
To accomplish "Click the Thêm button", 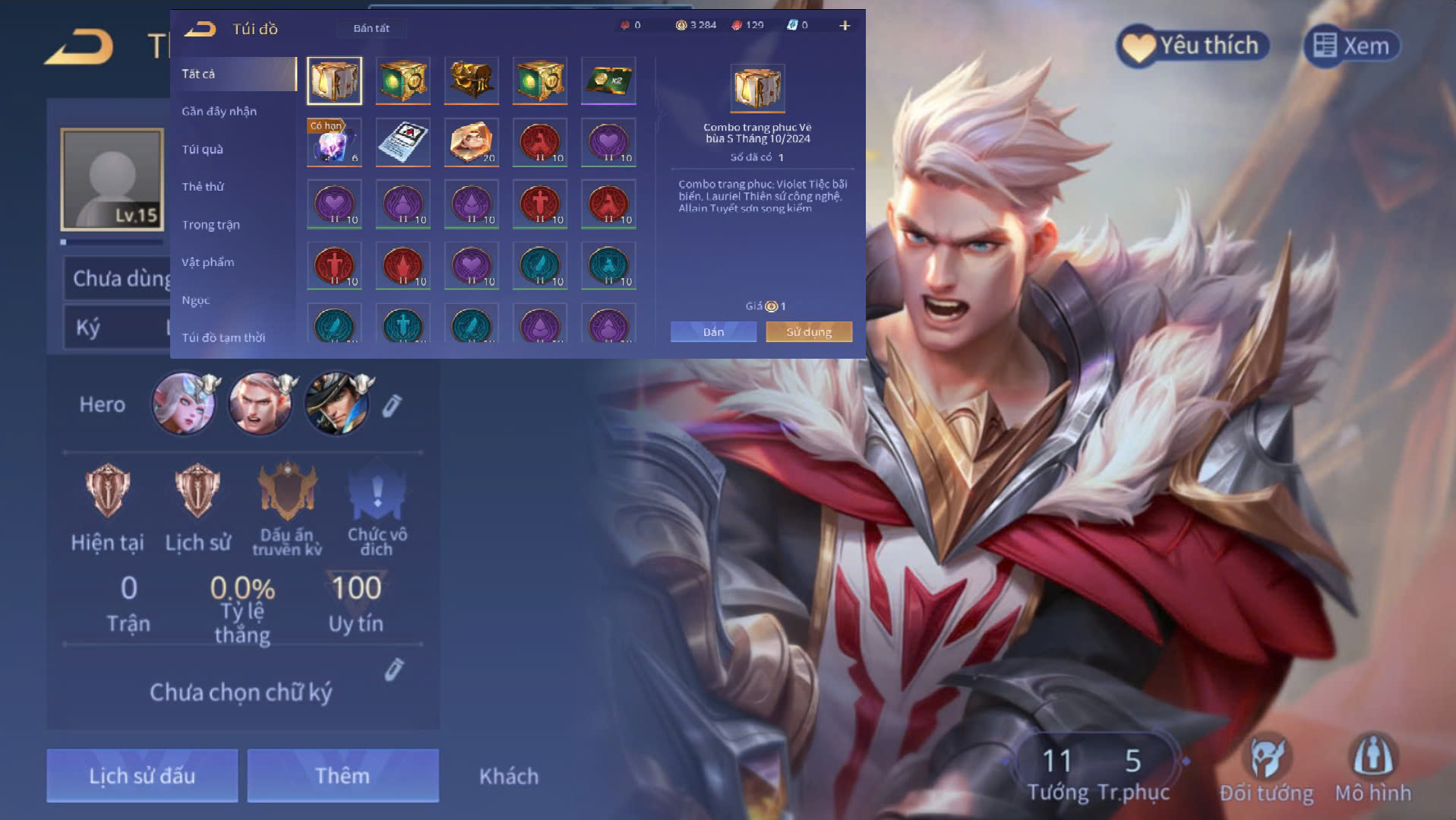I will 343,775.
